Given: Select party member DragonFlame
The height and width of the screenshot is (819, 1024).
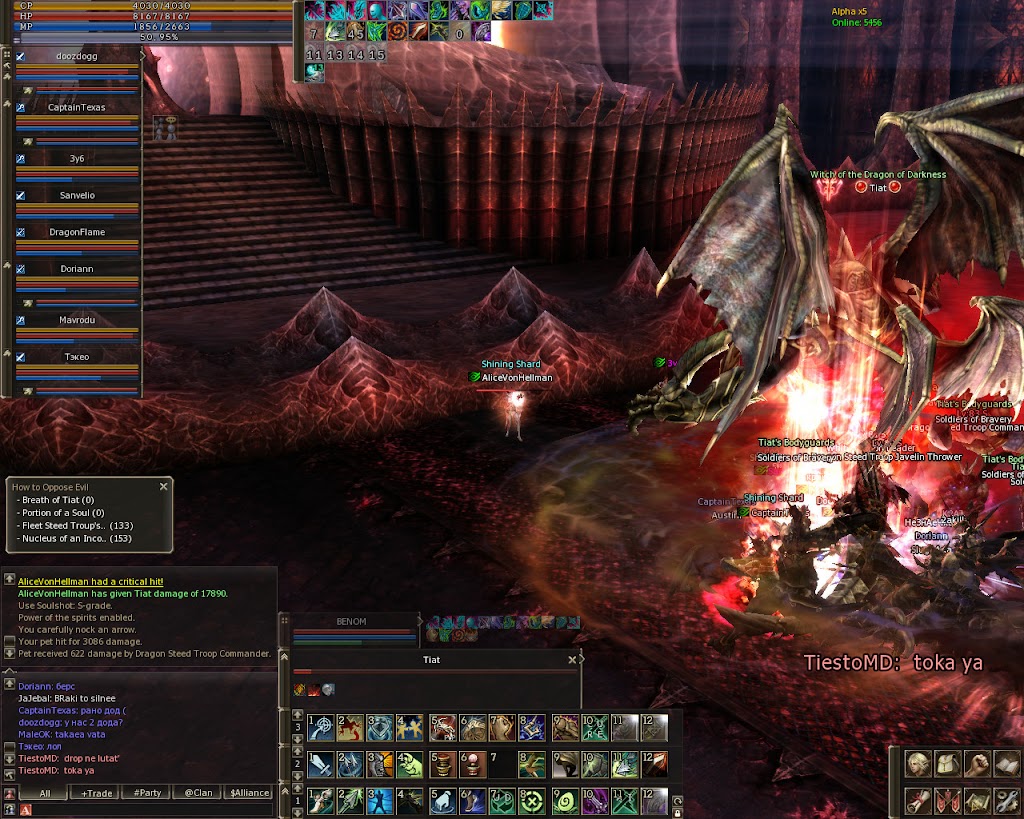Looking at the screenshot, I should (x=77, y=232).
